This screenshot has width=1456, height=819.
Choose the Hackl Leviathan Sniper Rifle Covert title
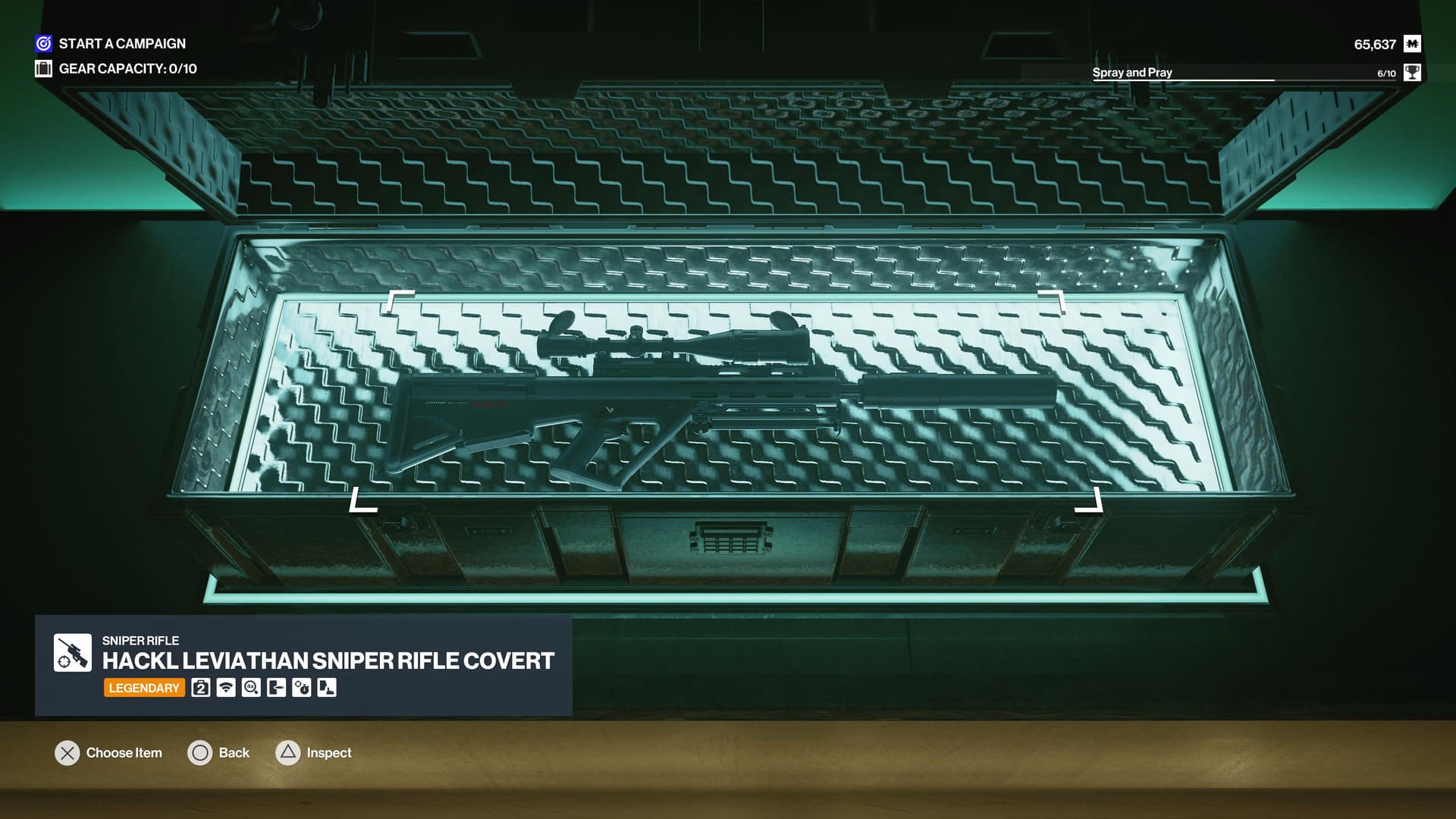(x=328, y=661)
